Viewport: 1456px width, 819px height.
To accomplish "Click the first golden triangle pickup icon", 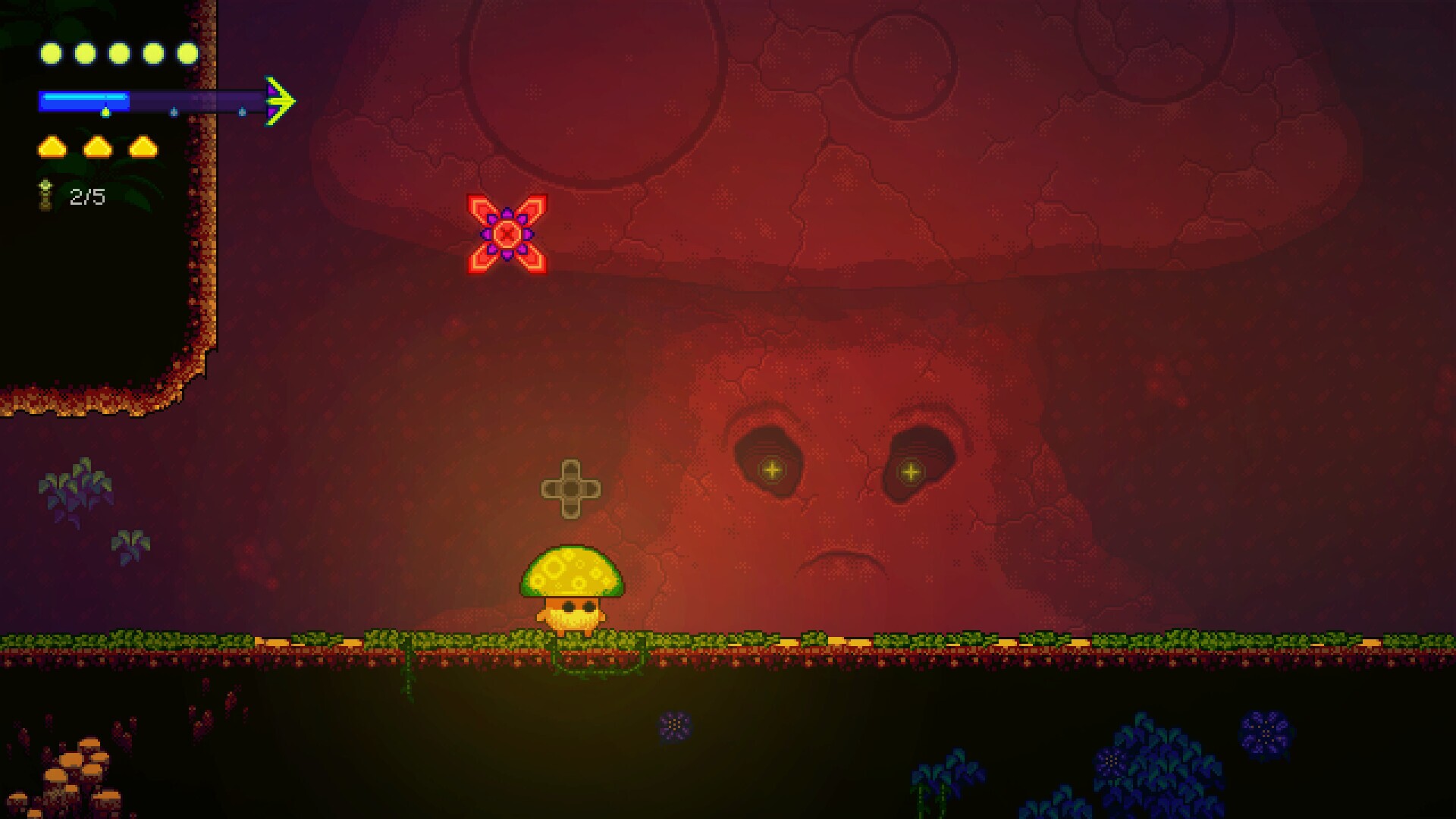I will 52,146.
